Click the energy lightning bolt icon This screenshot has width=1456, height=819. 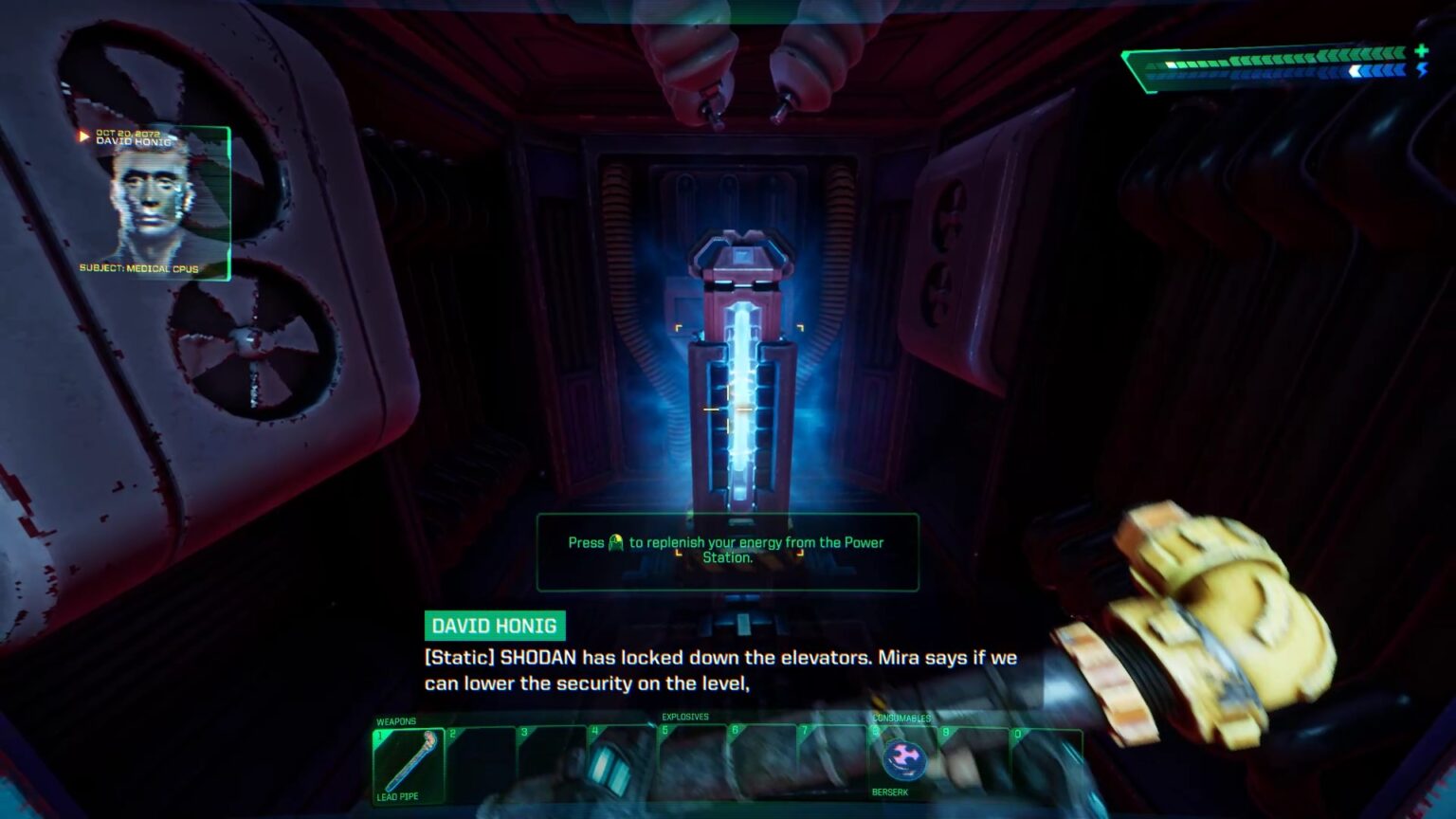point(1422,72)
